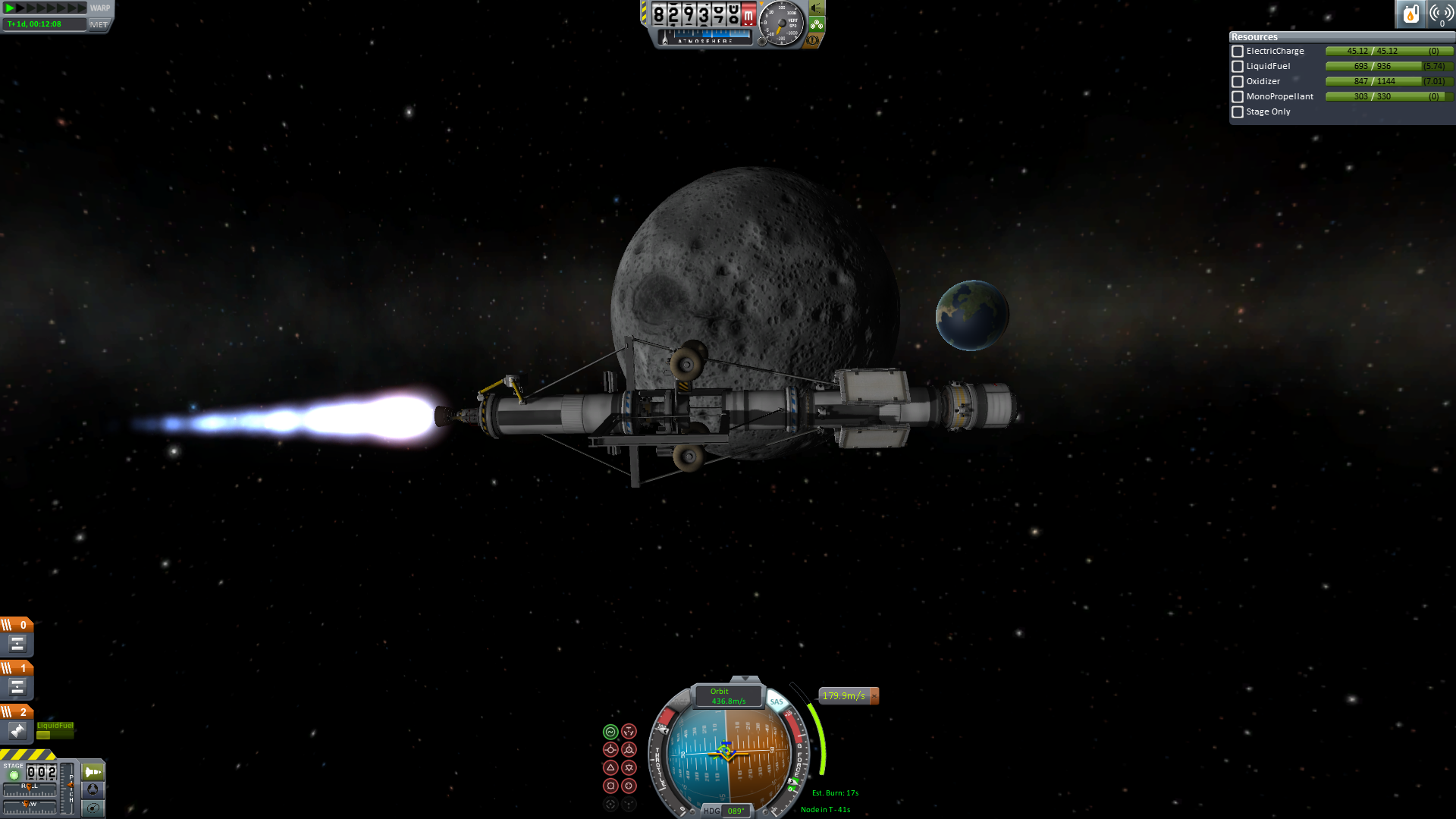This screenshot has width=1456, height=819.
Task: Toggle the lights action button
Action: click(x=817, y=8)
